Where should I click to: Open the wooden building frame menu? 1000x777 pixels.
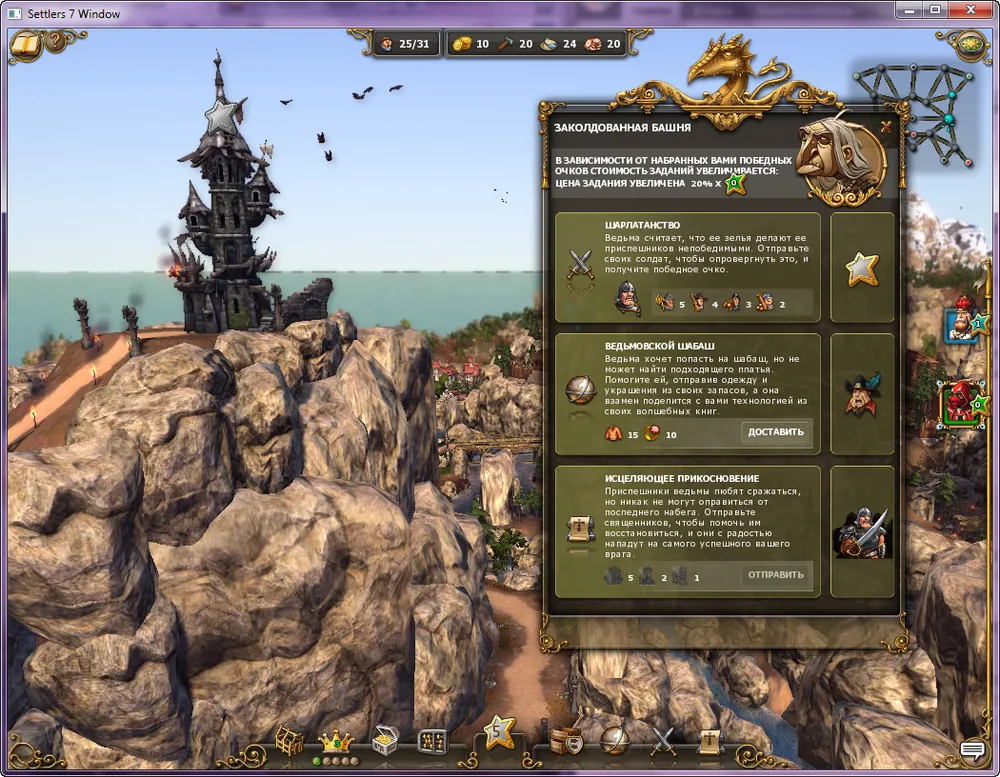click(x=290, y=741)
